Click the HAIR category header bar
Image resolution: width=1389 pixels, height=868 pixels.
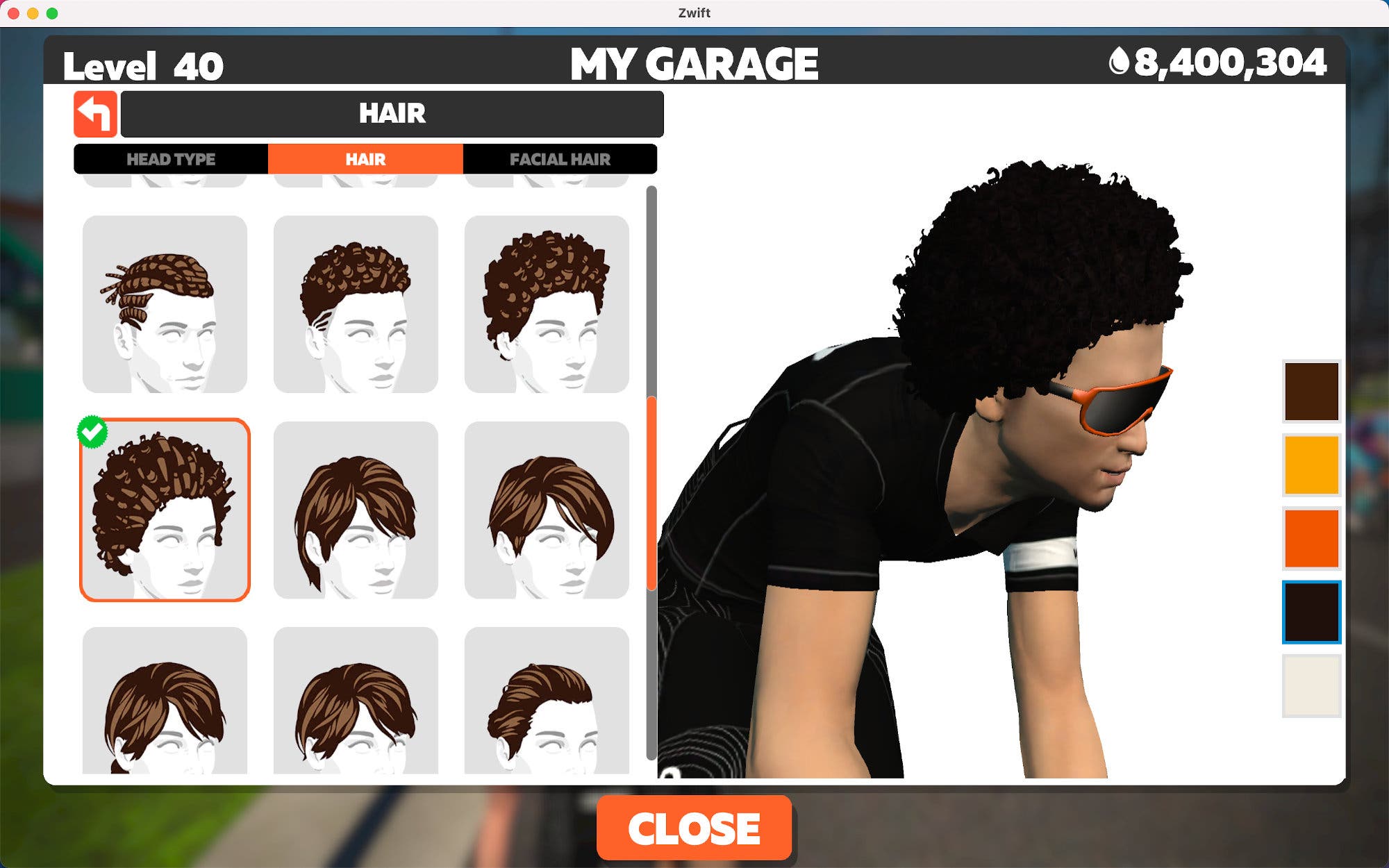click(392, 113)
